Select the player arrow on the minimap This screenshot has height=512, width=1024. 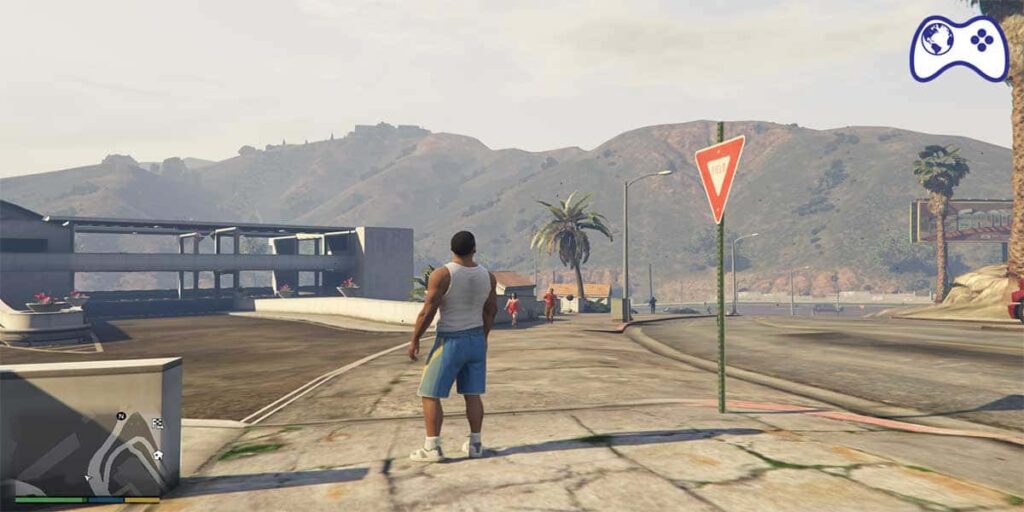point(88,477)
